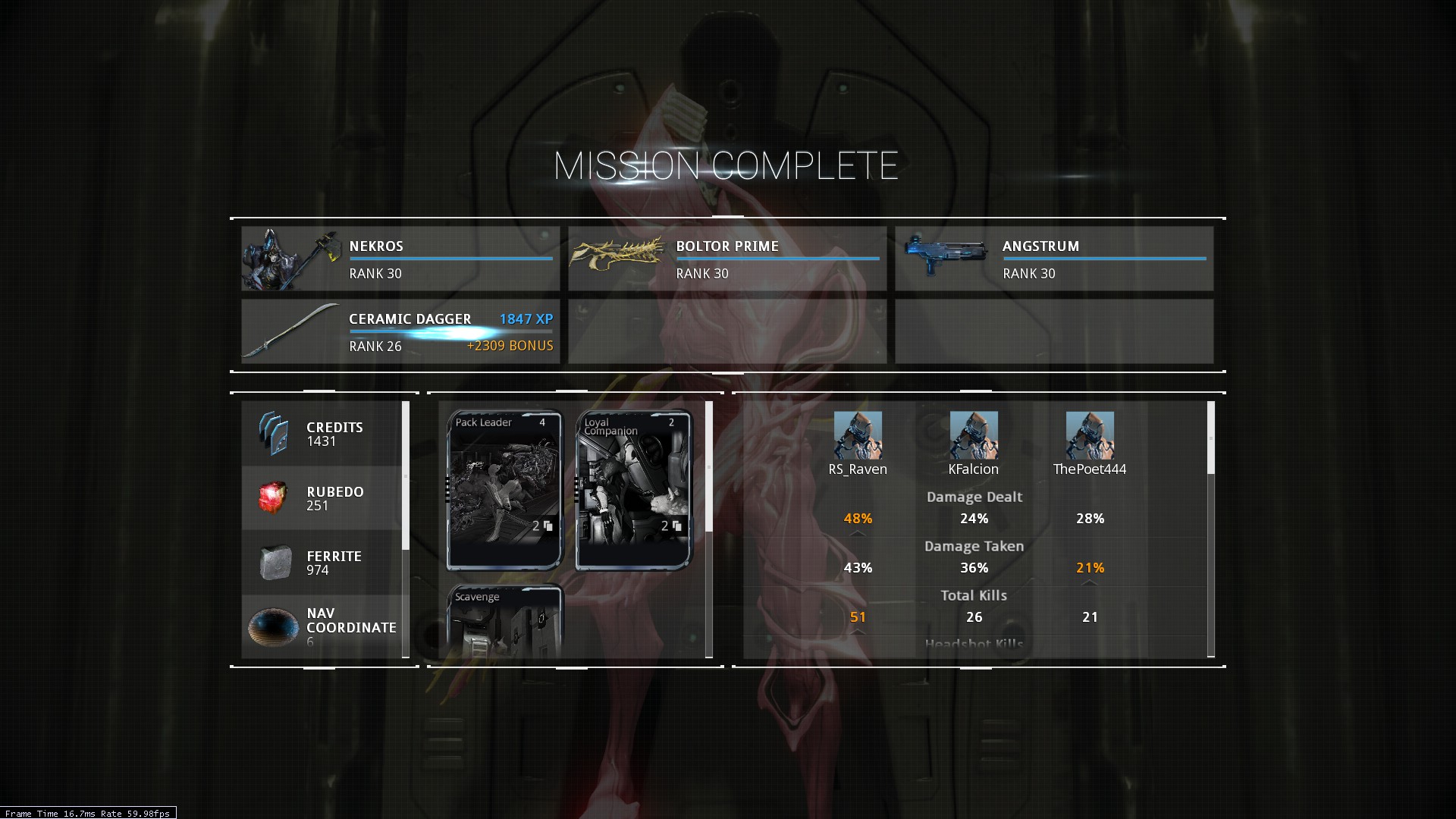Select the Loyal Companion mod card
This screenshot has height=819, width=1456.
[x=634, y=490]
